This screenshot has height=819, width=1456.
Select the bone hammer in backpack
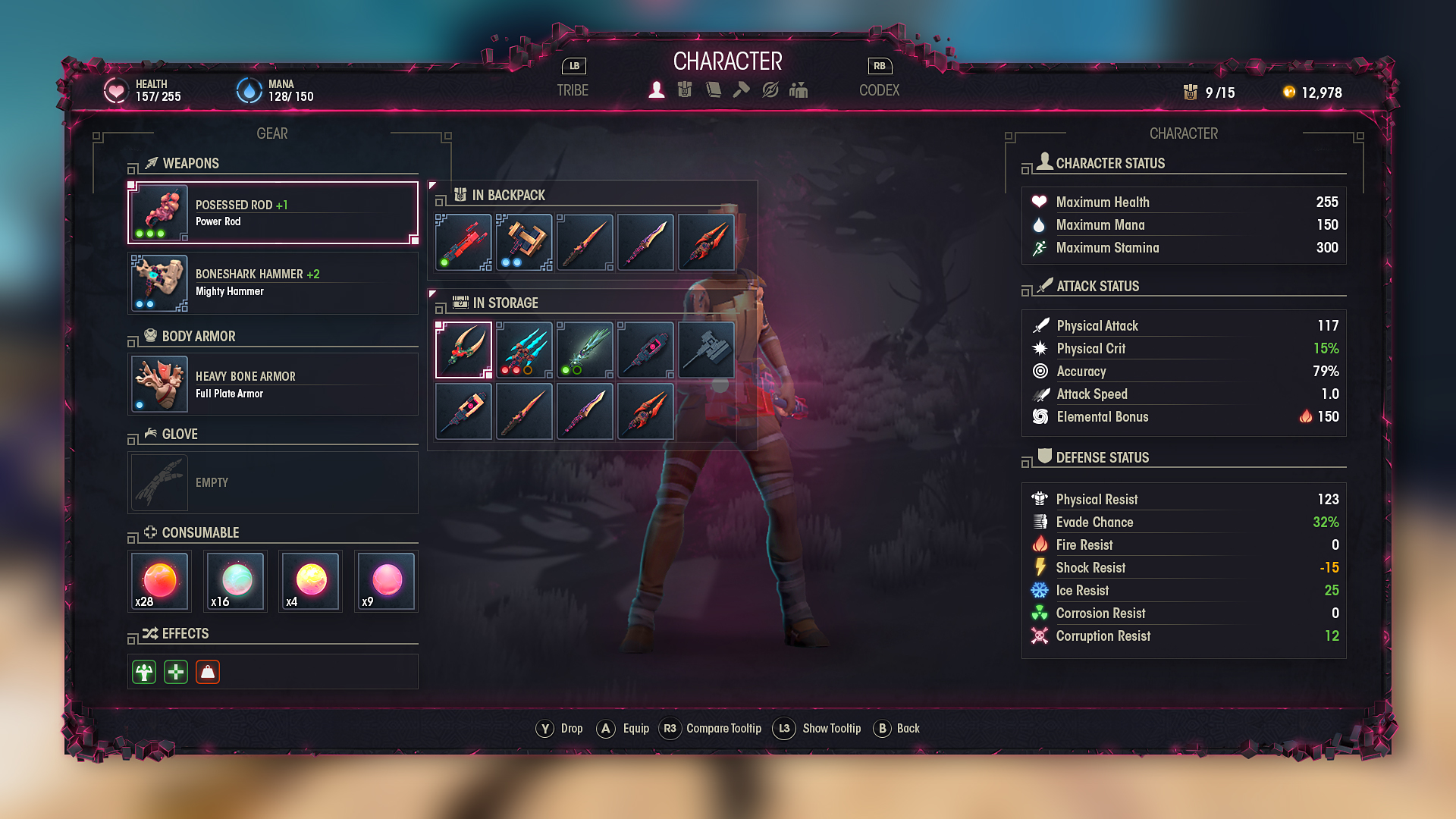click(x=524, y=243)
